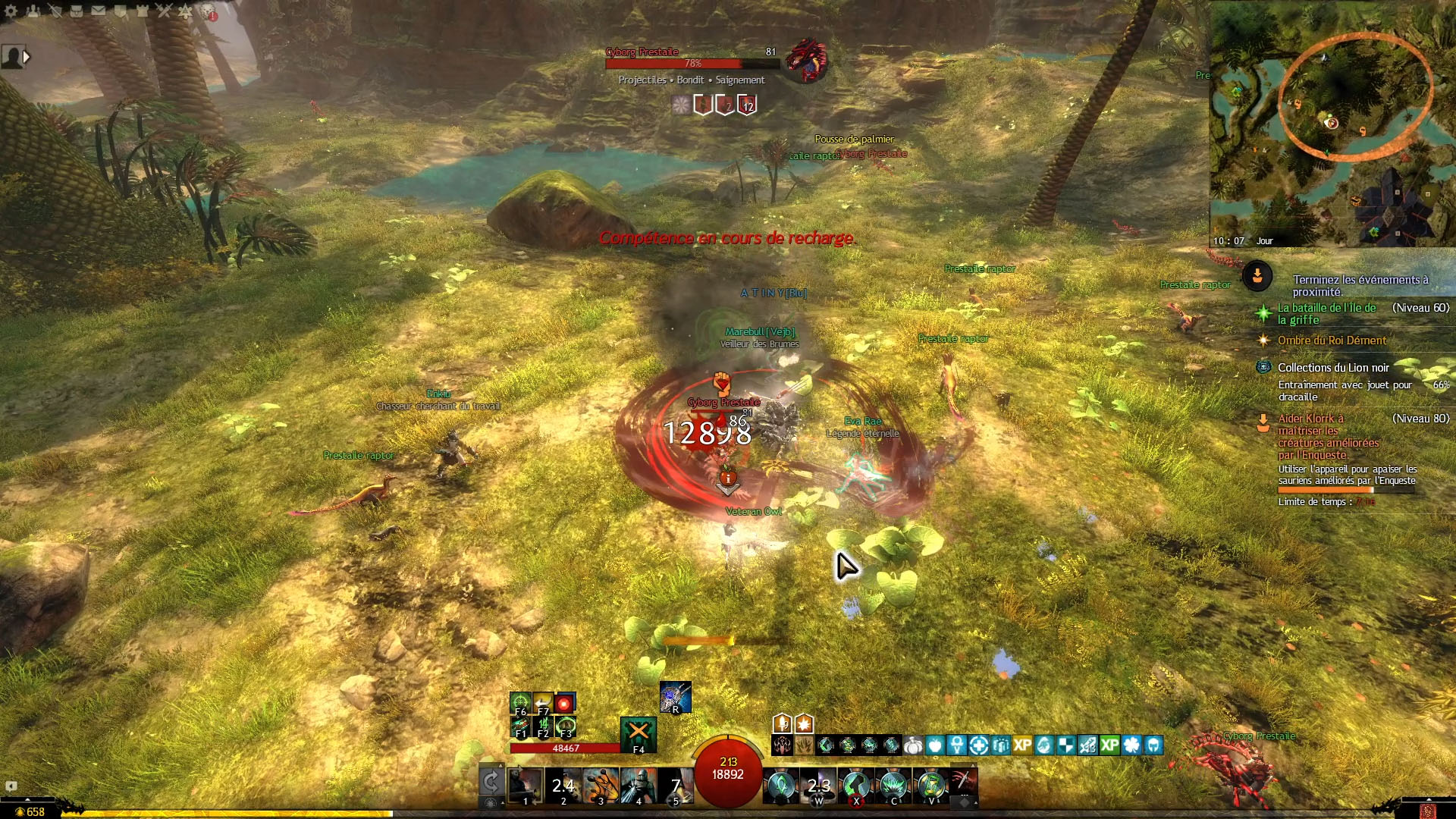Use the F4 orange-cross pet skill
The height and width of the screenshot is (819, 1456).
(x=639, y=733)
